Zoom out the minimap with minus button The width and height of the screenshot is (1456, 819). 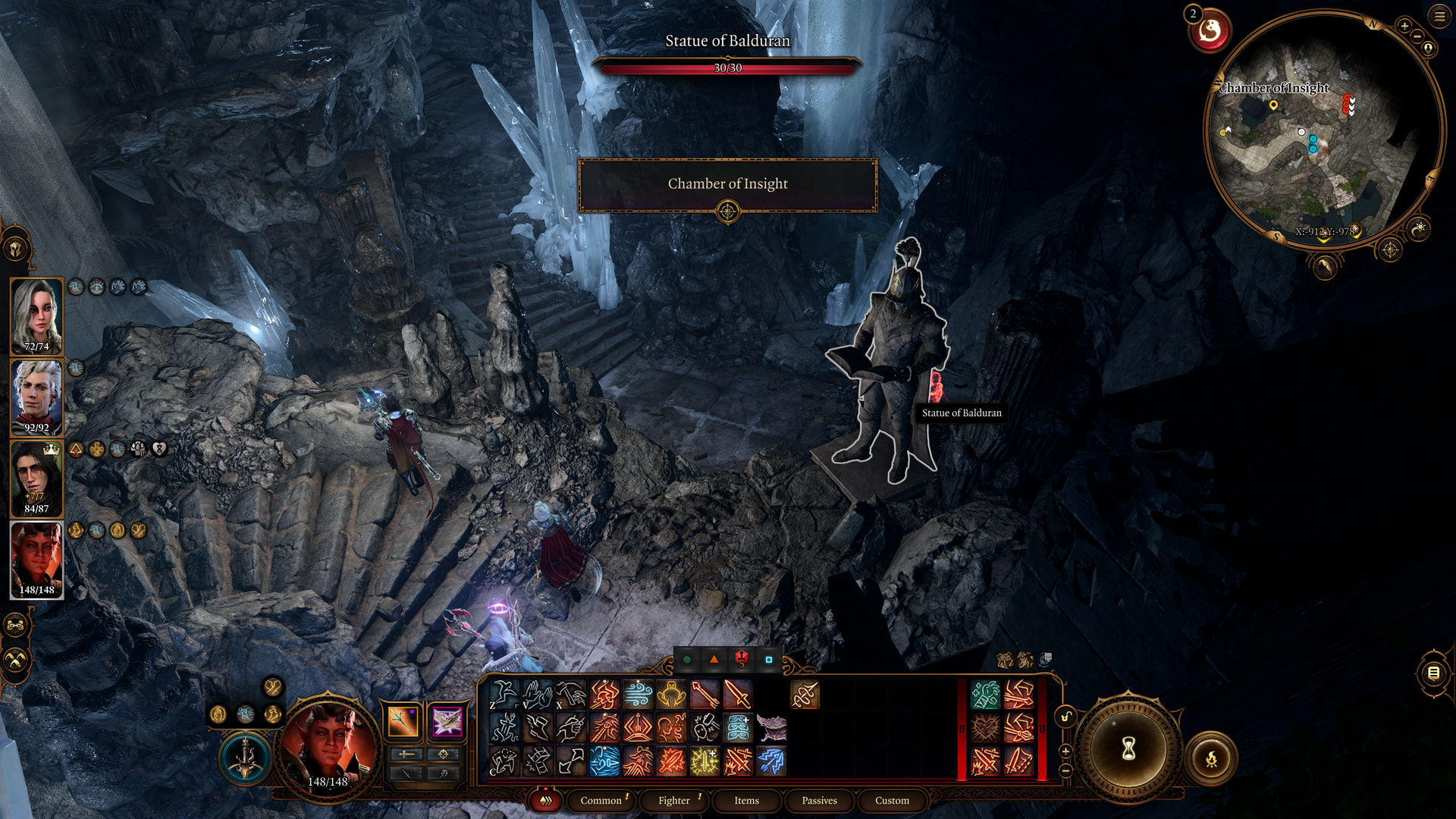(x=1417, y=36)
